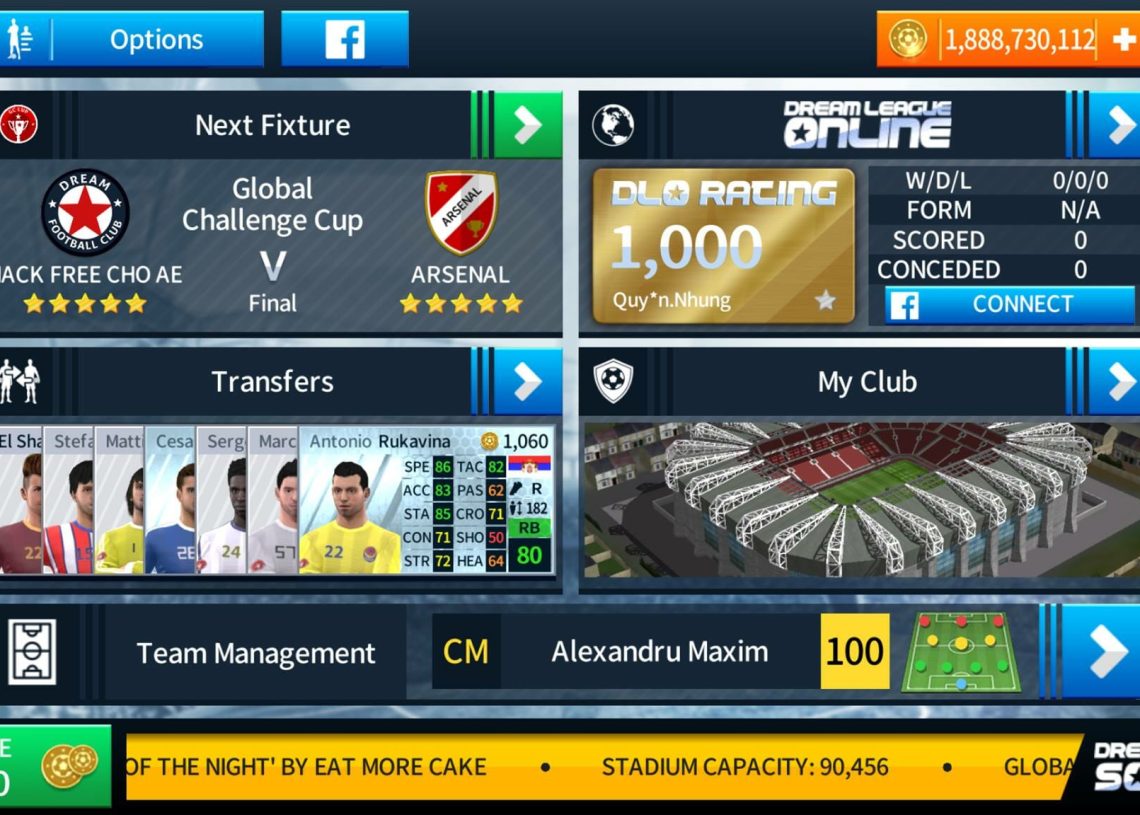Image resolution: width=1140 pixels, height=815 pixels.
Task: Open the Transfers section arrow
Action: pyautogui.click(x=527, y=381)
